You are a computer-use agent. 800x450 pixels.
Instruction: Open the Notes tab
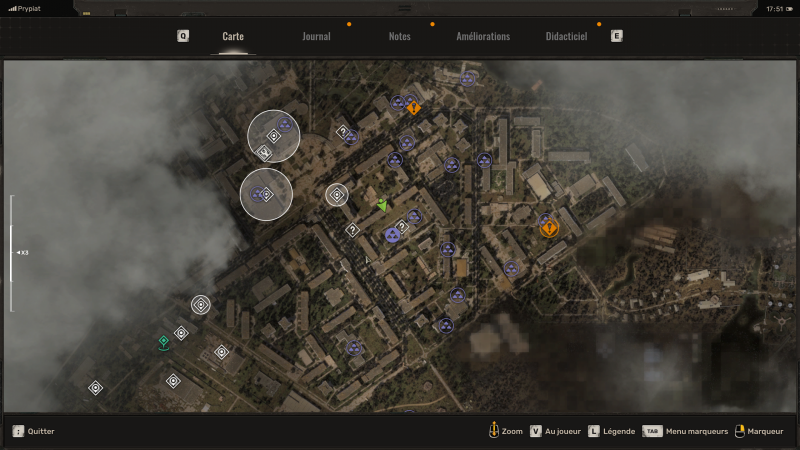pyautogui.click(x=399, y=36)
